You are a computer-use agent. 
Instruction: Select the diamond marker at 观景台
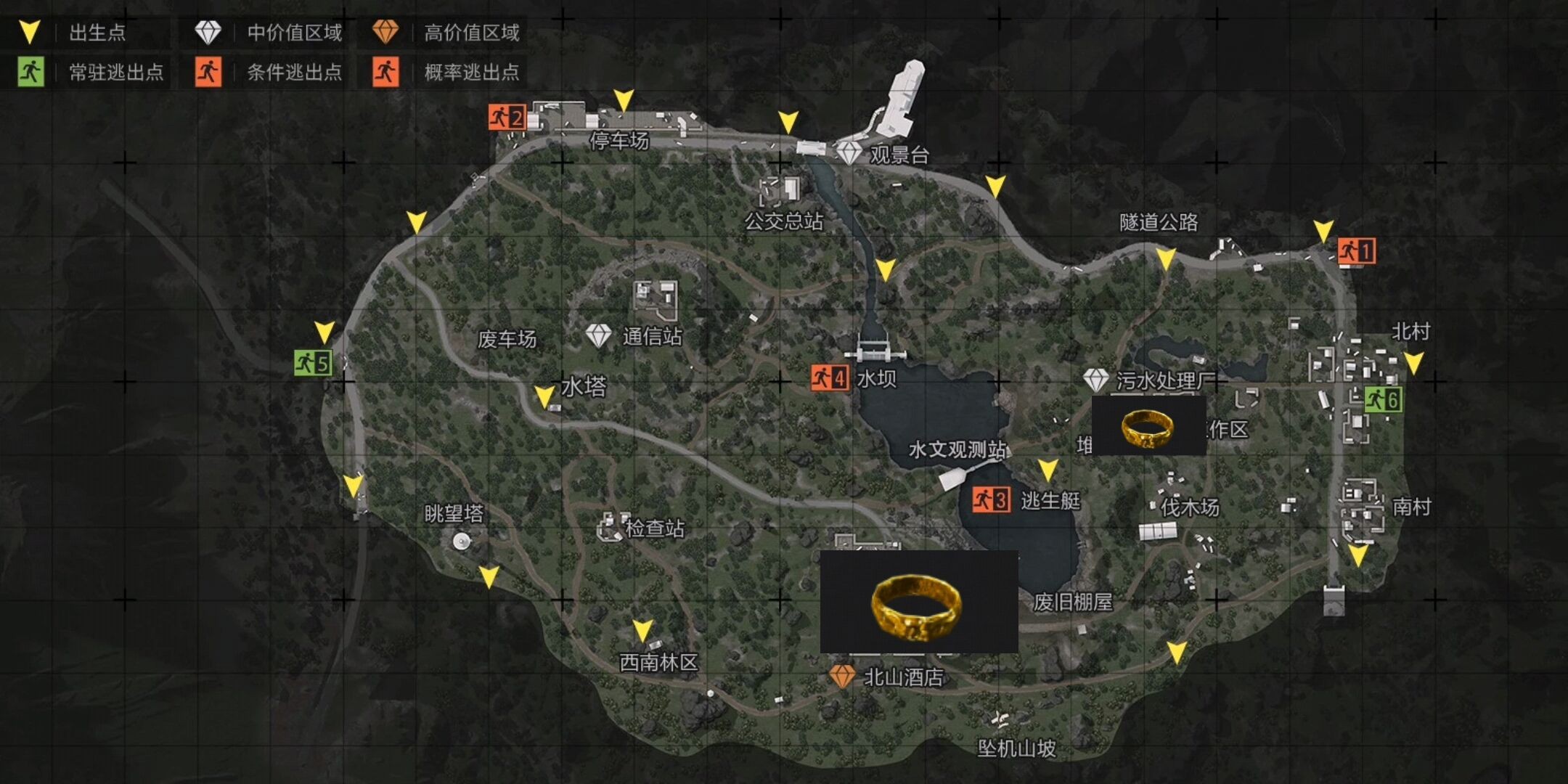click(x=849, y=153)
